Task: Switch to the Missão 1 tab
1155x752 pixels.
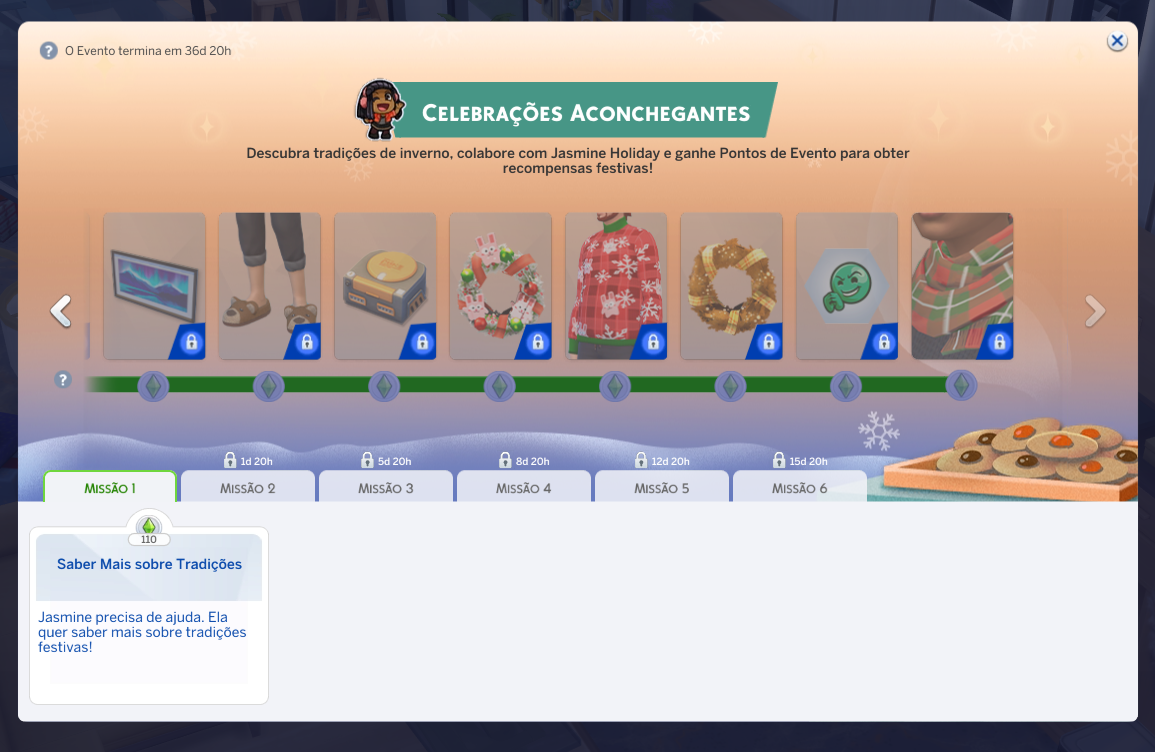Action: [110, 488]
